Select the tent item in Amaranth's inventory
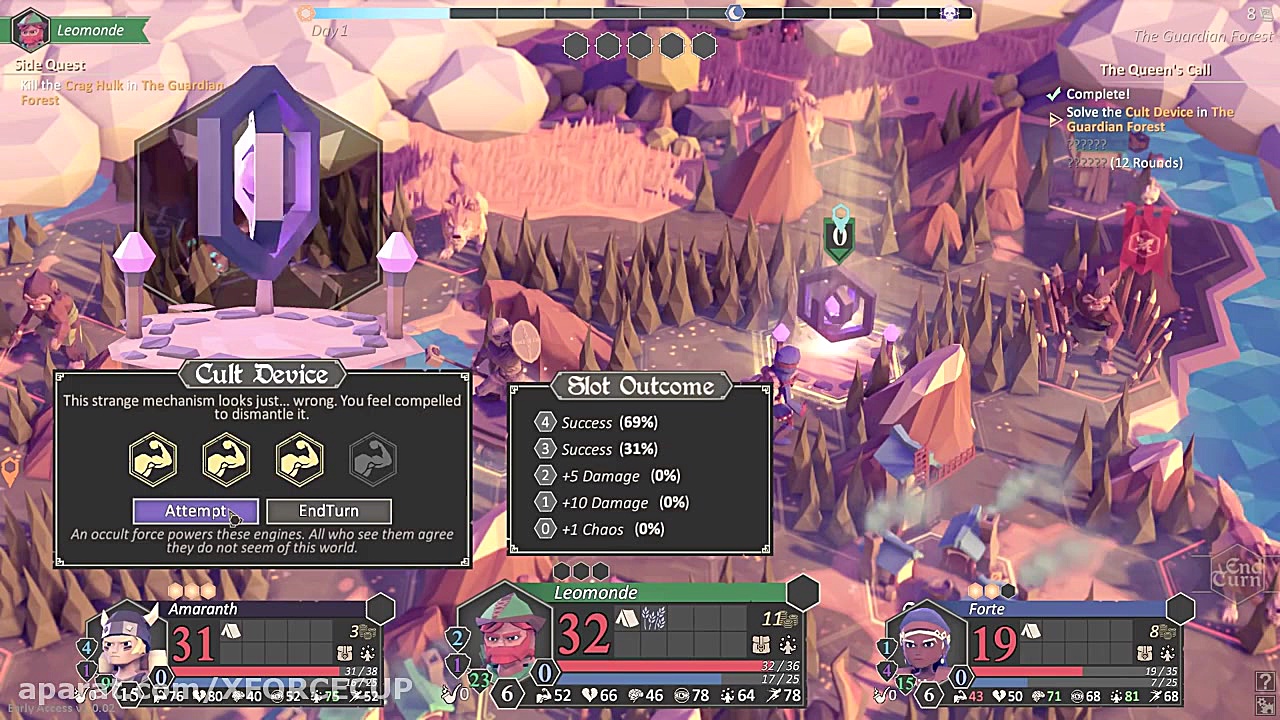Image resolution: width=1280 pixels, height=720 pixels. click(230, 631)
